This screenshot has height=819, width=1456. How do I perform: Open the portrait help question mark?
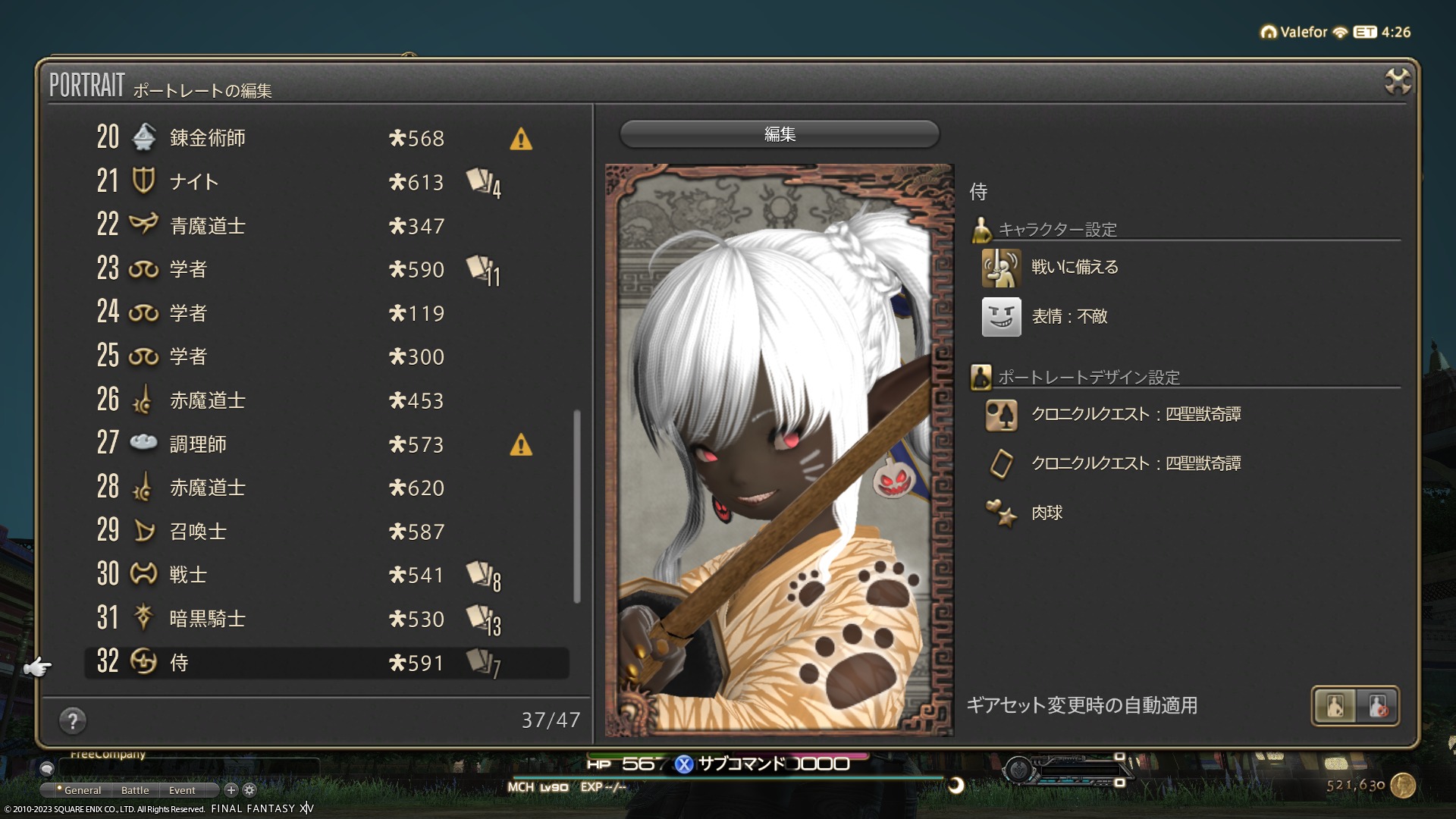[73, 720]
